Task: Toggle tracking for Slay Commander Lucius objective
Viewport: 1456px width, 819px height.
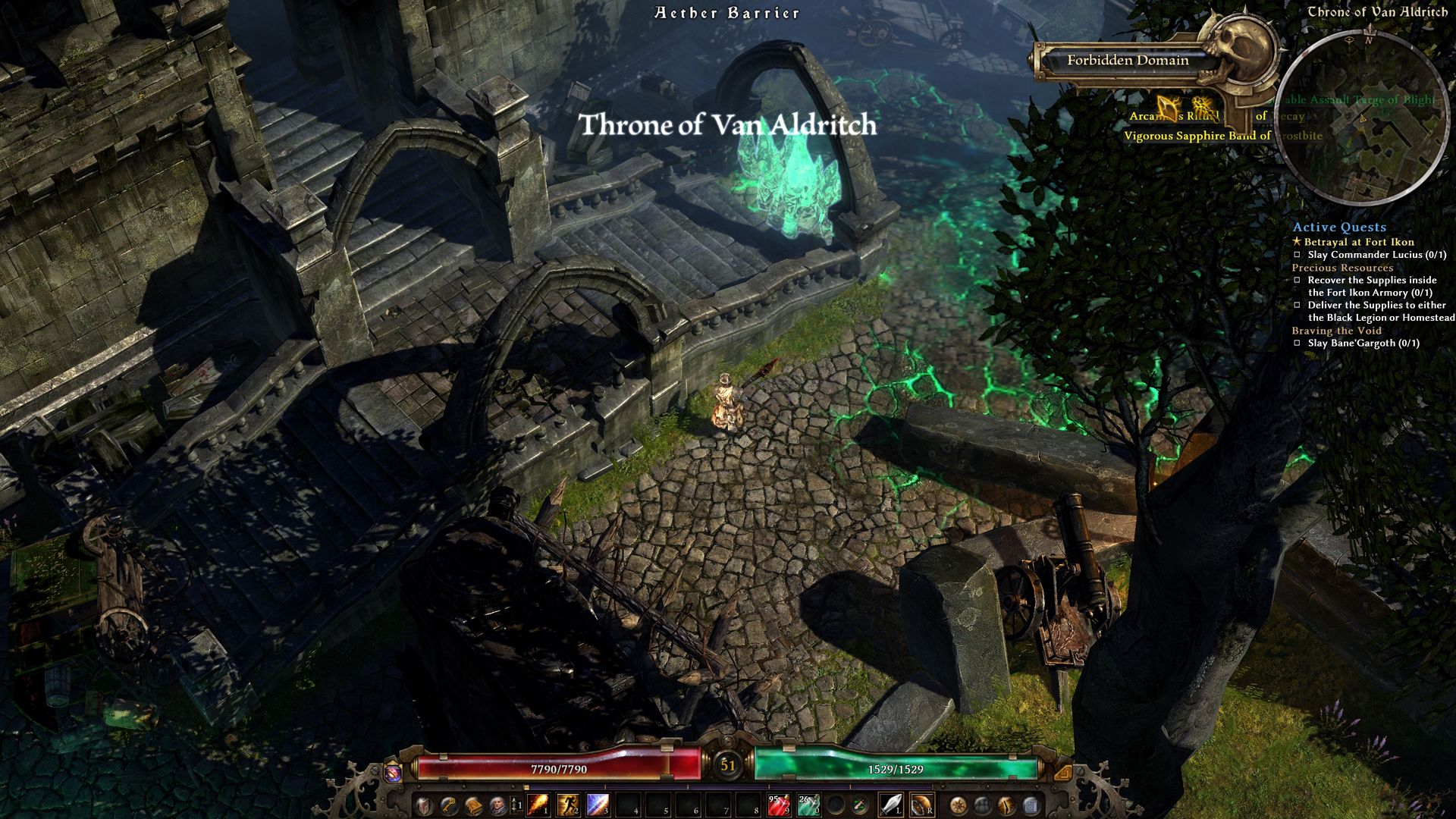Action: tap(1297, 256)
